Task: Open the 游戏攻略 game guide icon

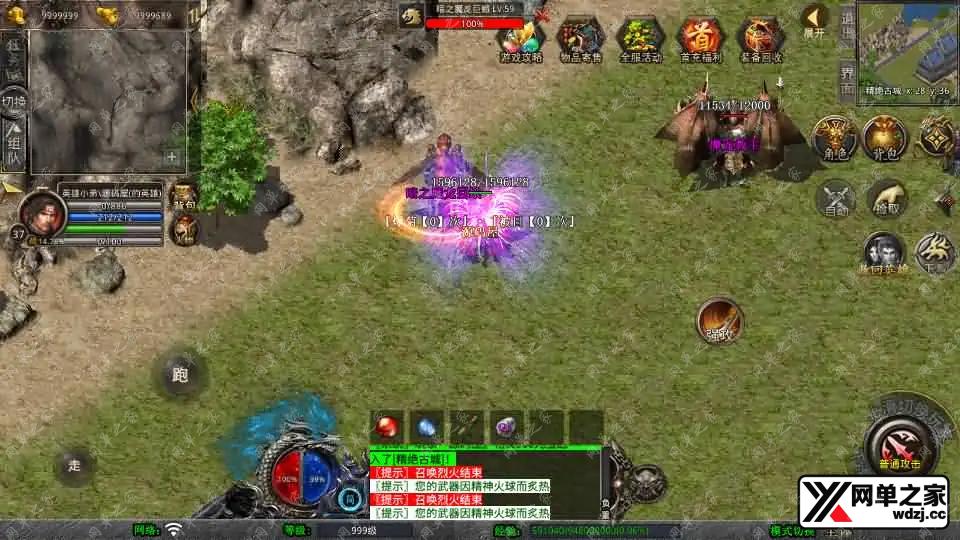Action: (x=520, y=38)
